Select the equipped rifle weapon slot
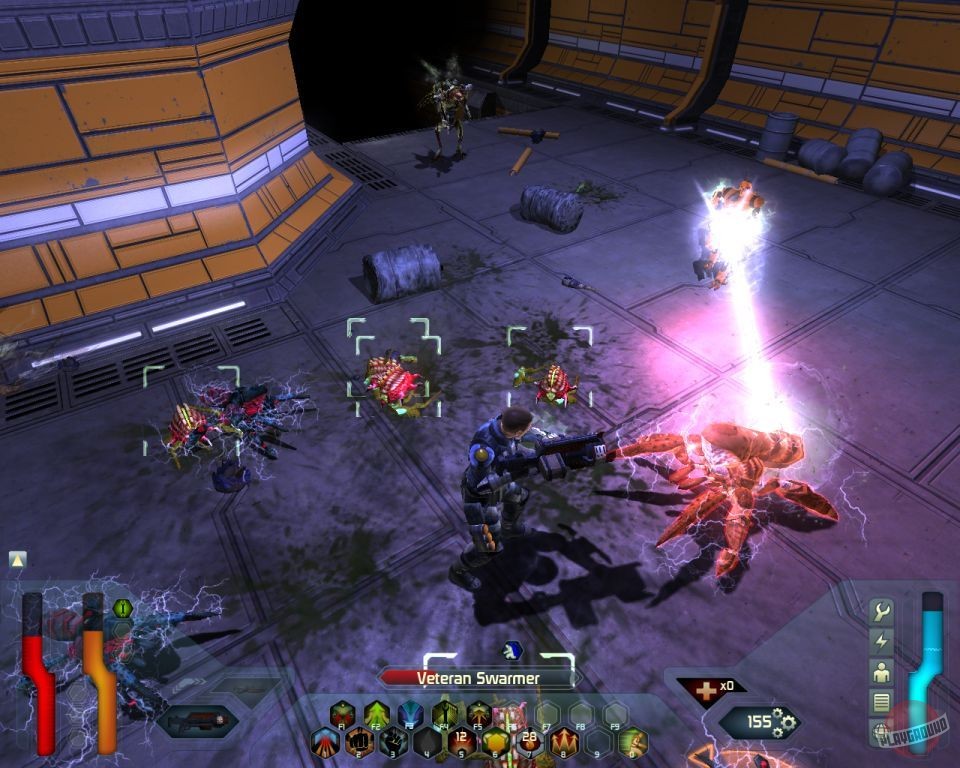The height and width of the screenshot is (768, 960). [198, 718]
